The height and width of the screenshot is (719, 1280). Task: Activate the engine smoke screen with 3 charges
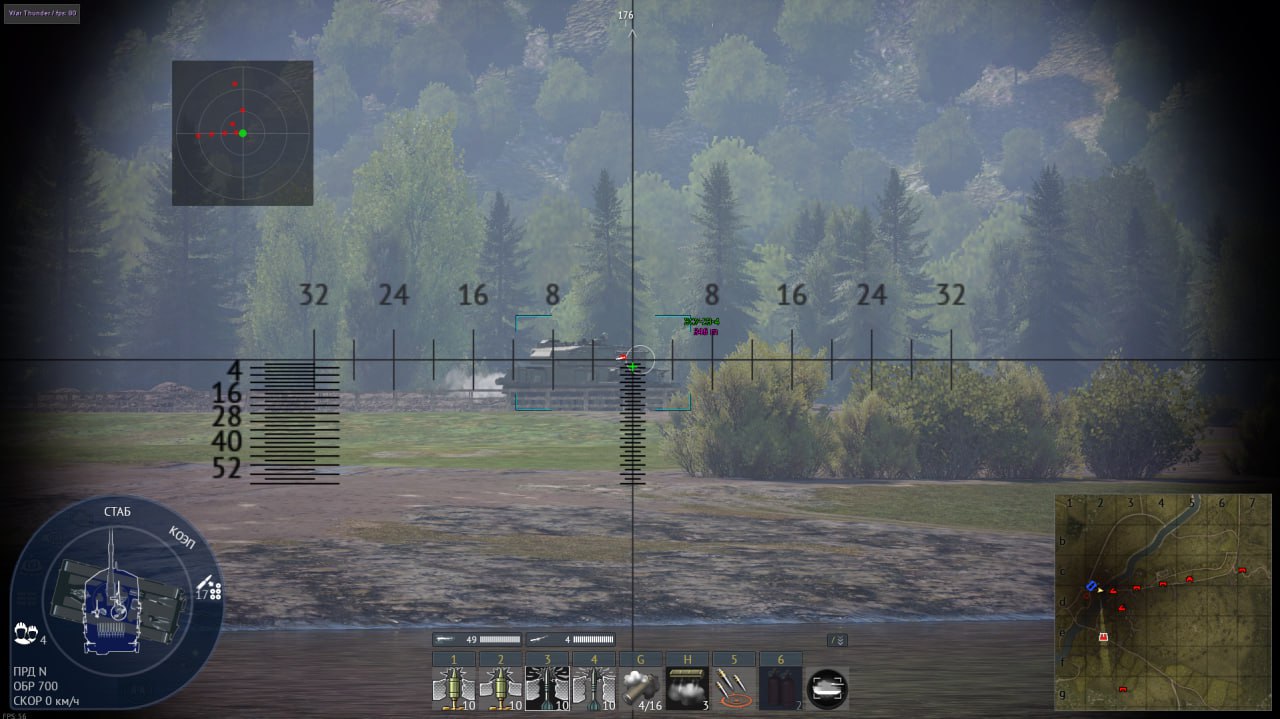[x=688, y=688]
